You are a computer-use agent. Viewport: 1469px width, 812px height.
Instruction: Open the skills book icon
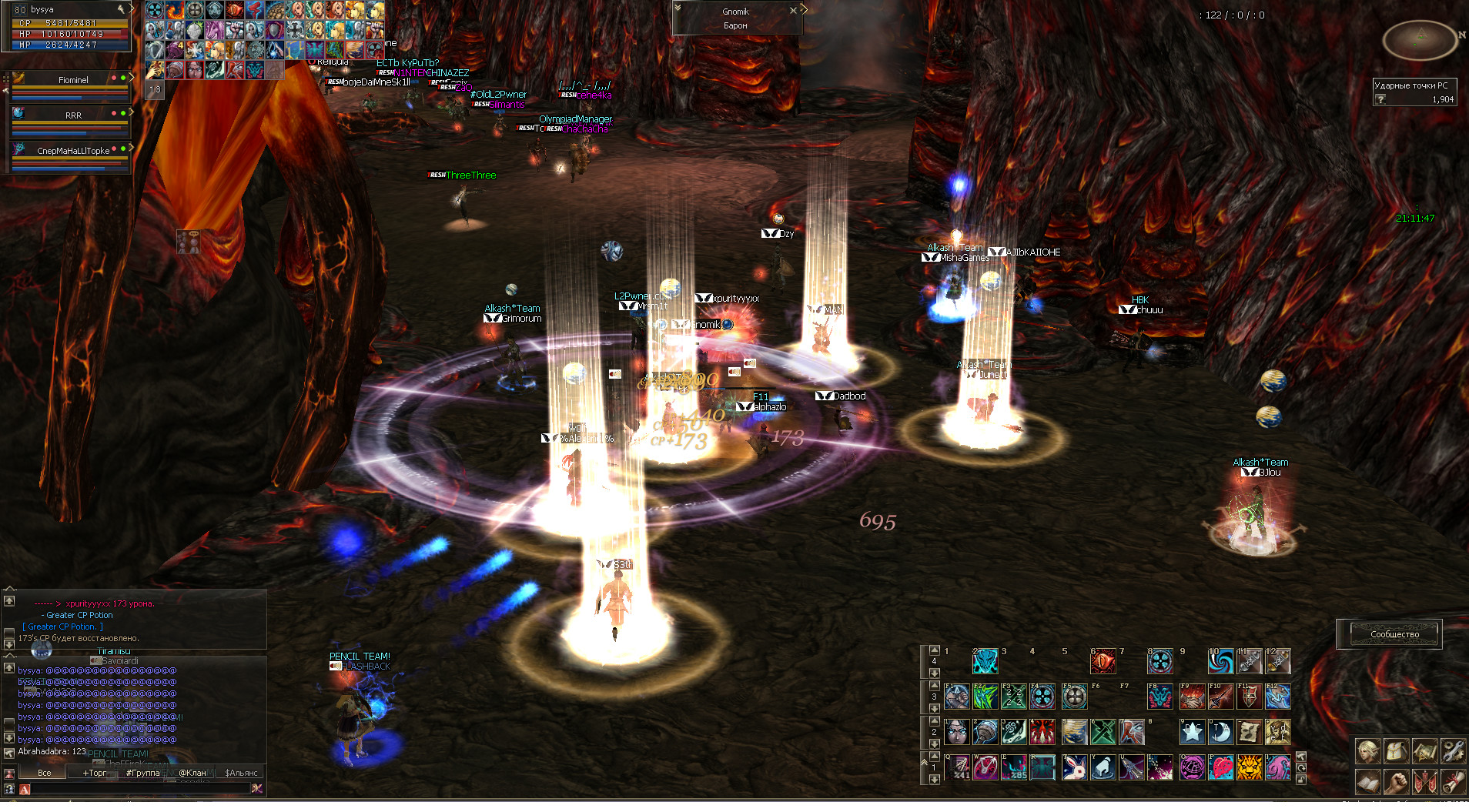[1368, 781]
